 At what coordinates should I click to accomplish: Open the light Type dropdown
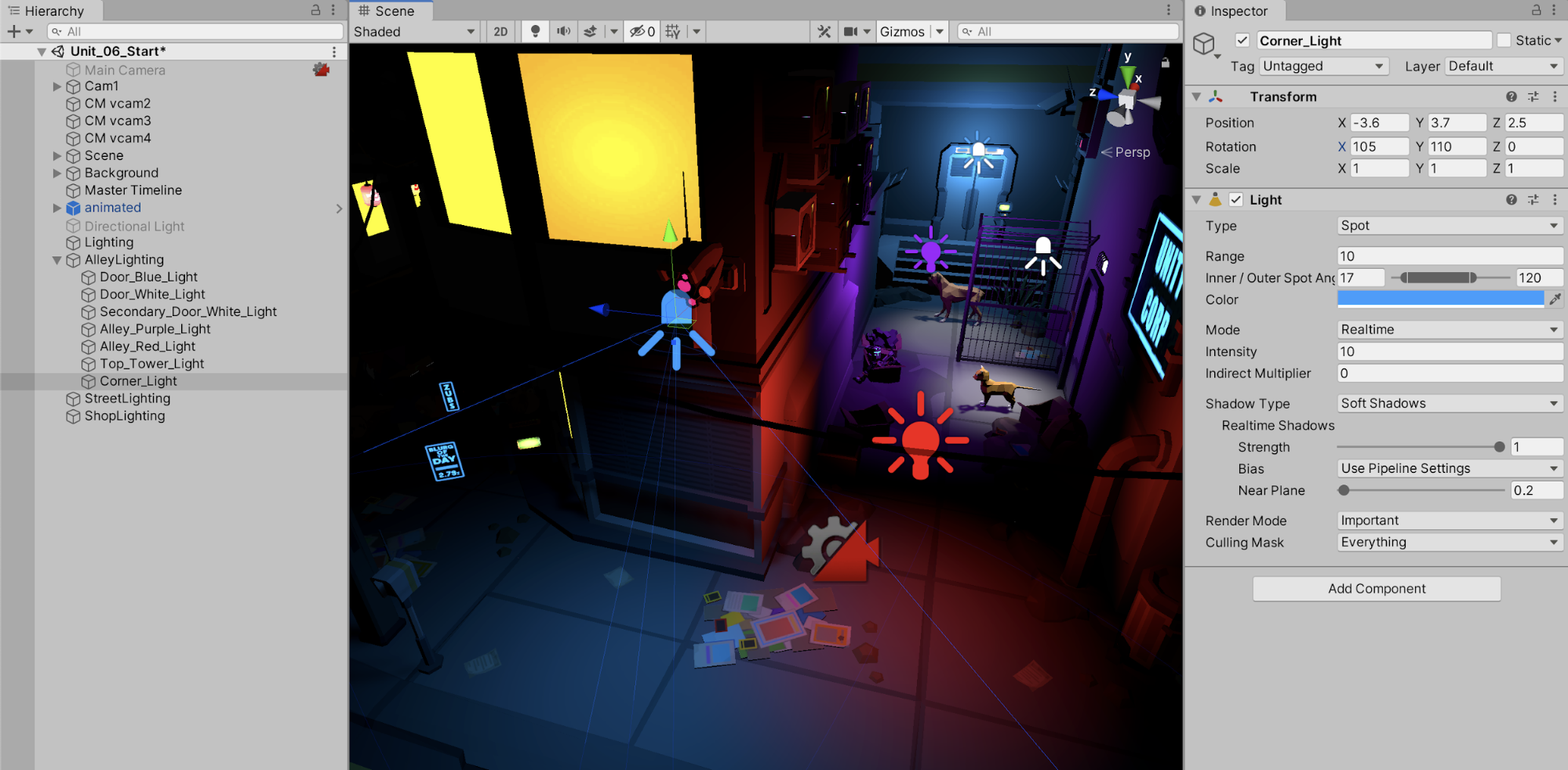click(x=1449, y=226)
